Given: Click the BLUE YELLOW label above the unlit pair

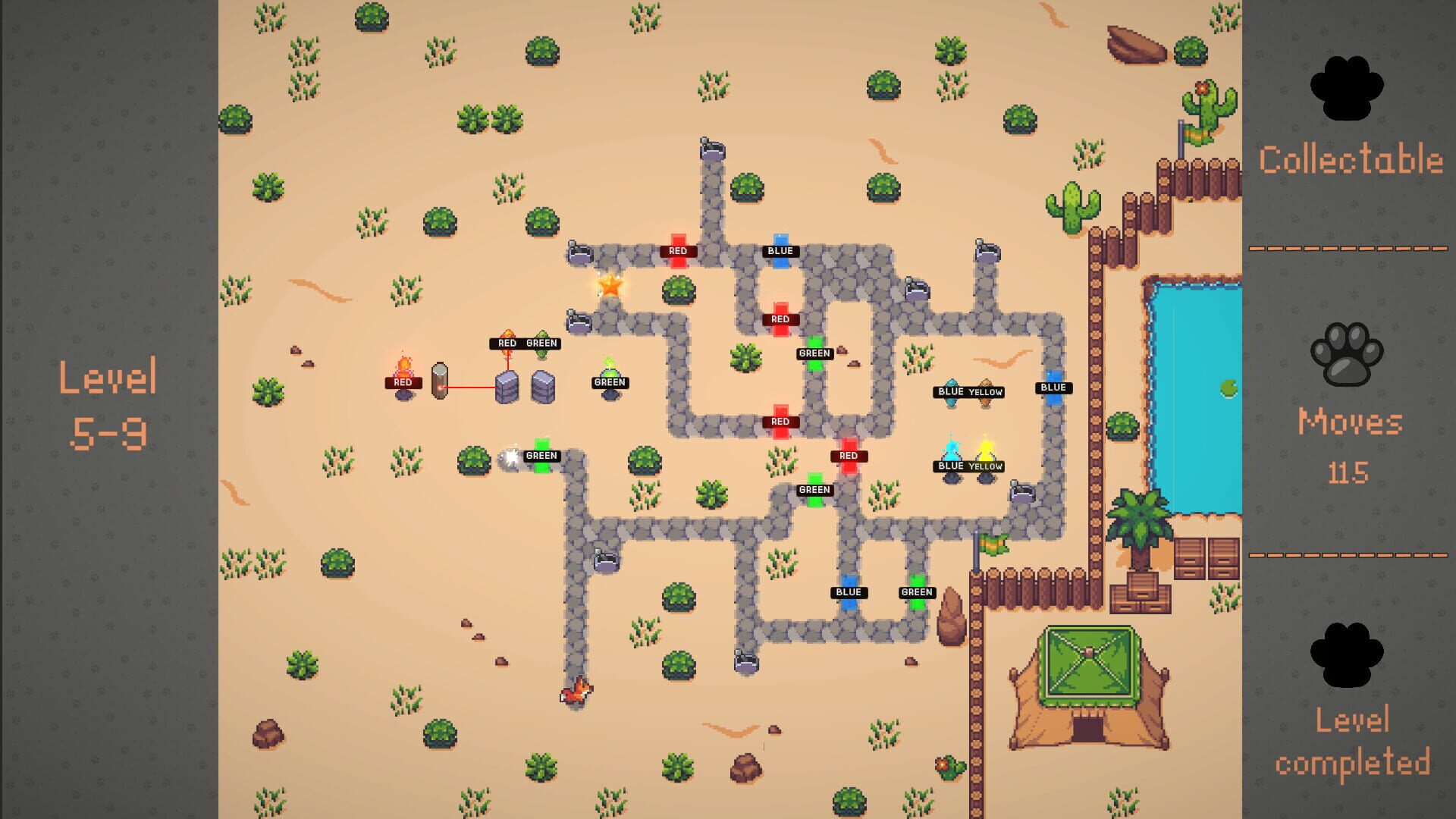Looking at the screenshot, I should (969, 391).
